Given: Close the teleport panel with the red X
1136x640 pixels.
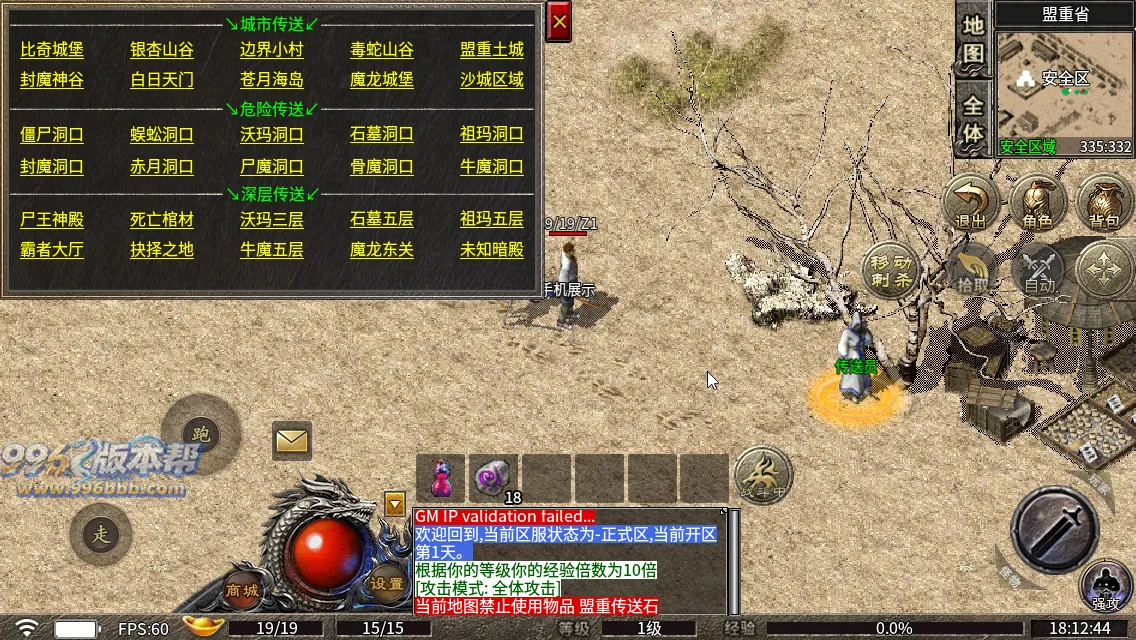Looking at the screenshot, I should pos(559,21).
